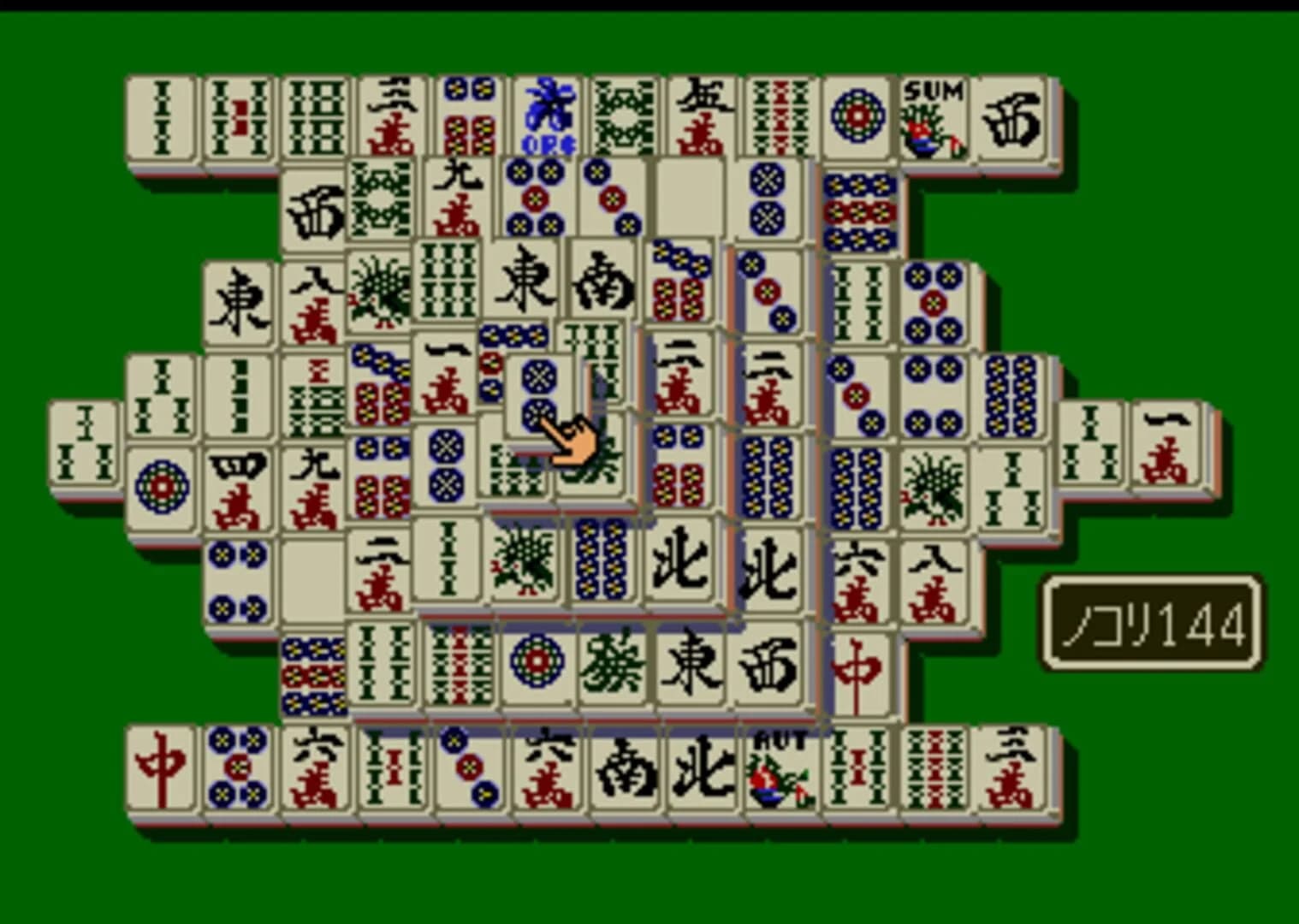Select the circle tile under the hand cursor
1299x924 pixels.
(537, 394)
